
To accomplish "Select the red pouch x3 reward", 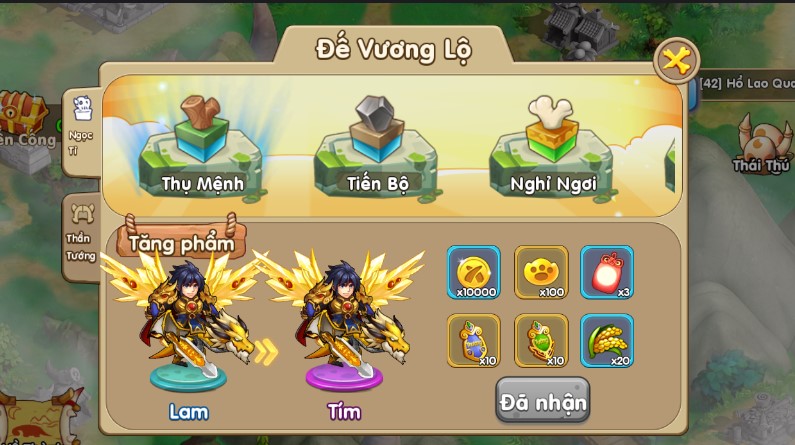I will click(607, 272).
